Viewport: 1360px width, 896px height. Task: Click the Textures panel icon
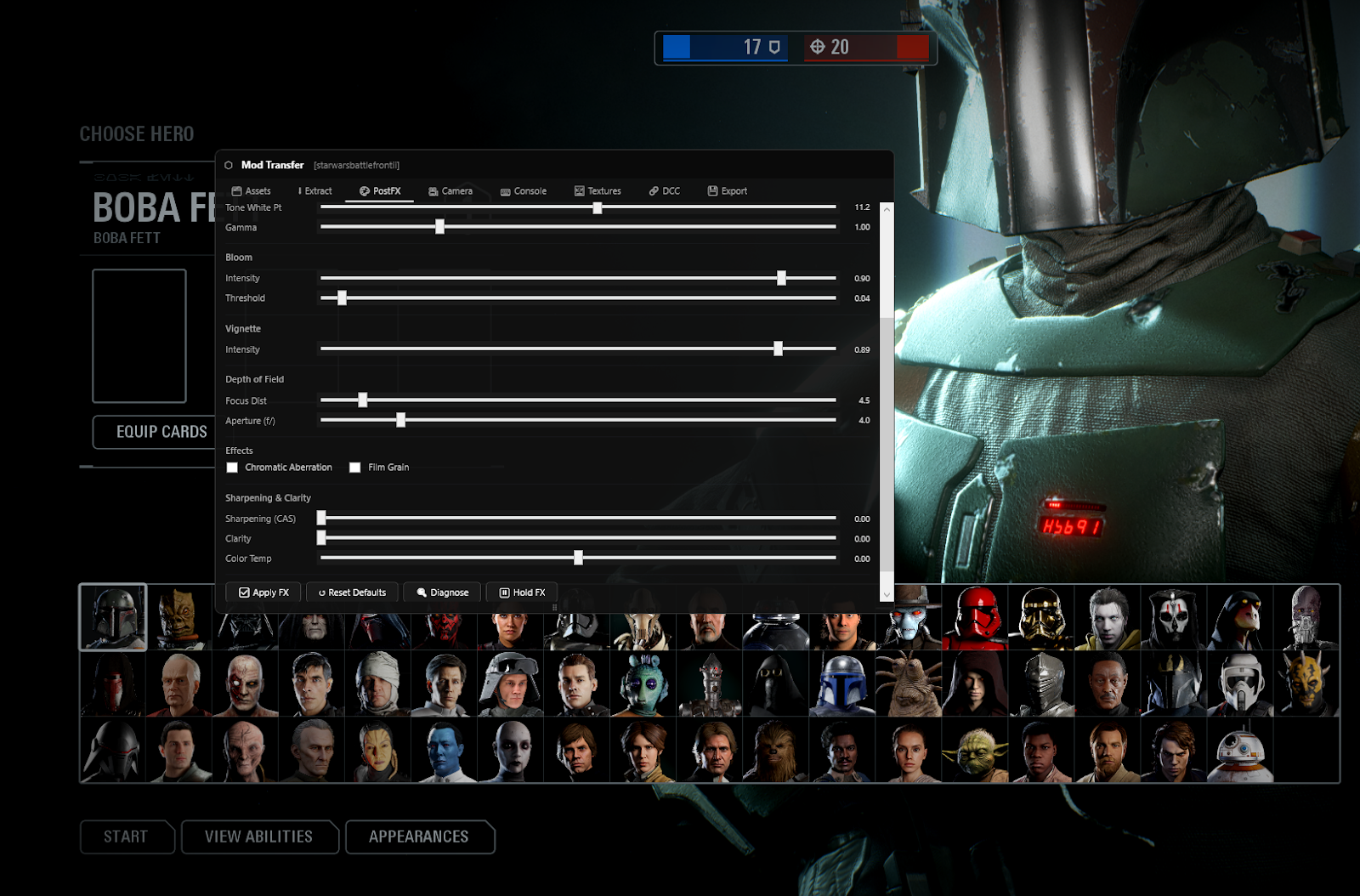coord(579,191)
